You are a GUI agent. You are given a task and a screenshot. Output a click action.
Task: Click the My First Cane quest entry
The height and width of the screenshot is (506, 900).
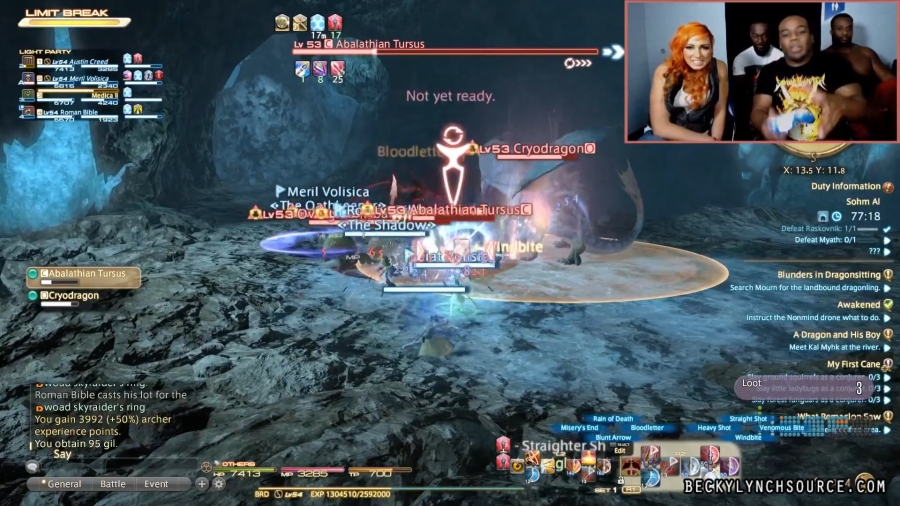pyautogui.click(x=853, y=365)
